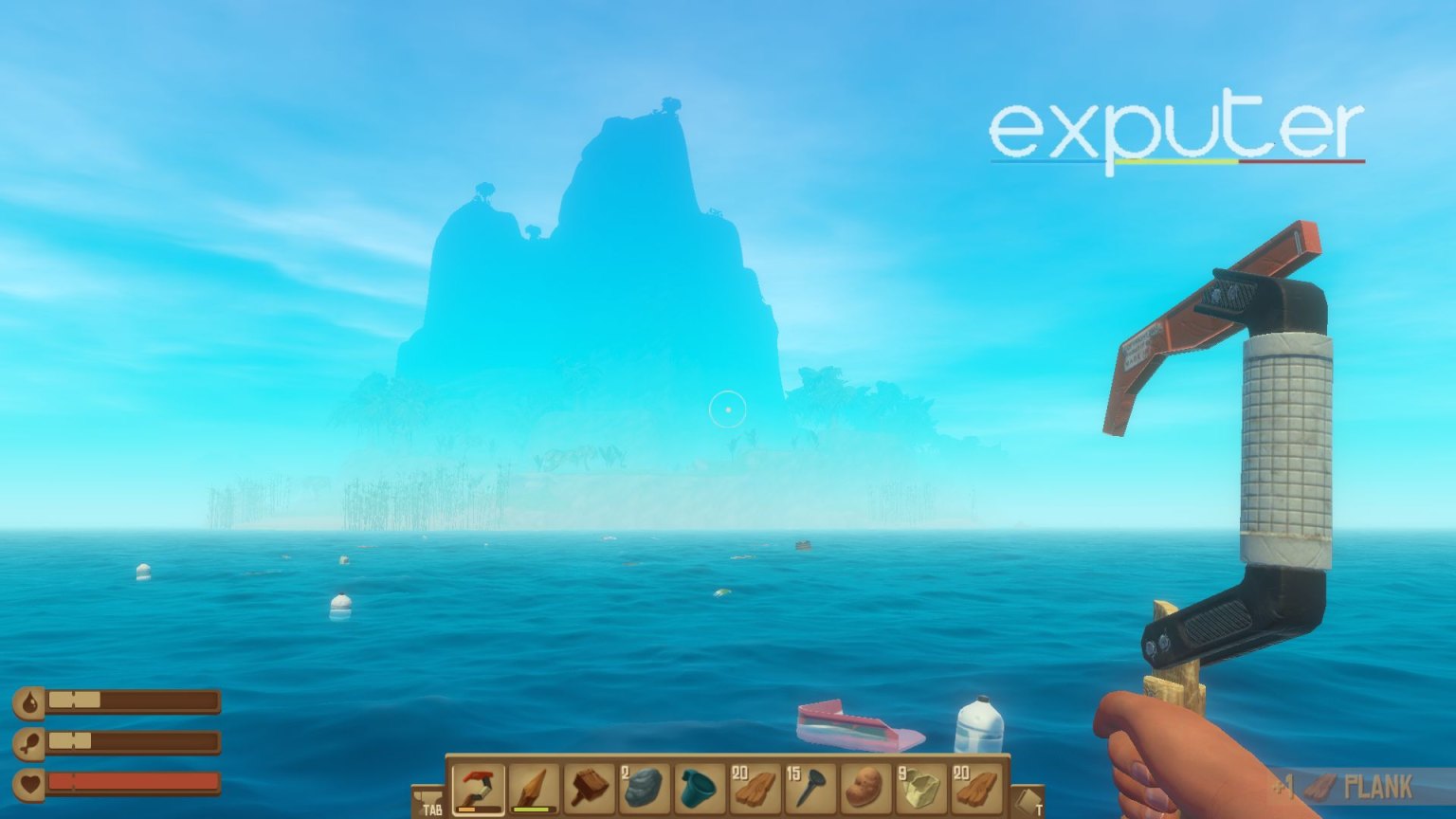Click the health heart icon
The height and width of the screenshot is (819, 1456).
point(29,782)
